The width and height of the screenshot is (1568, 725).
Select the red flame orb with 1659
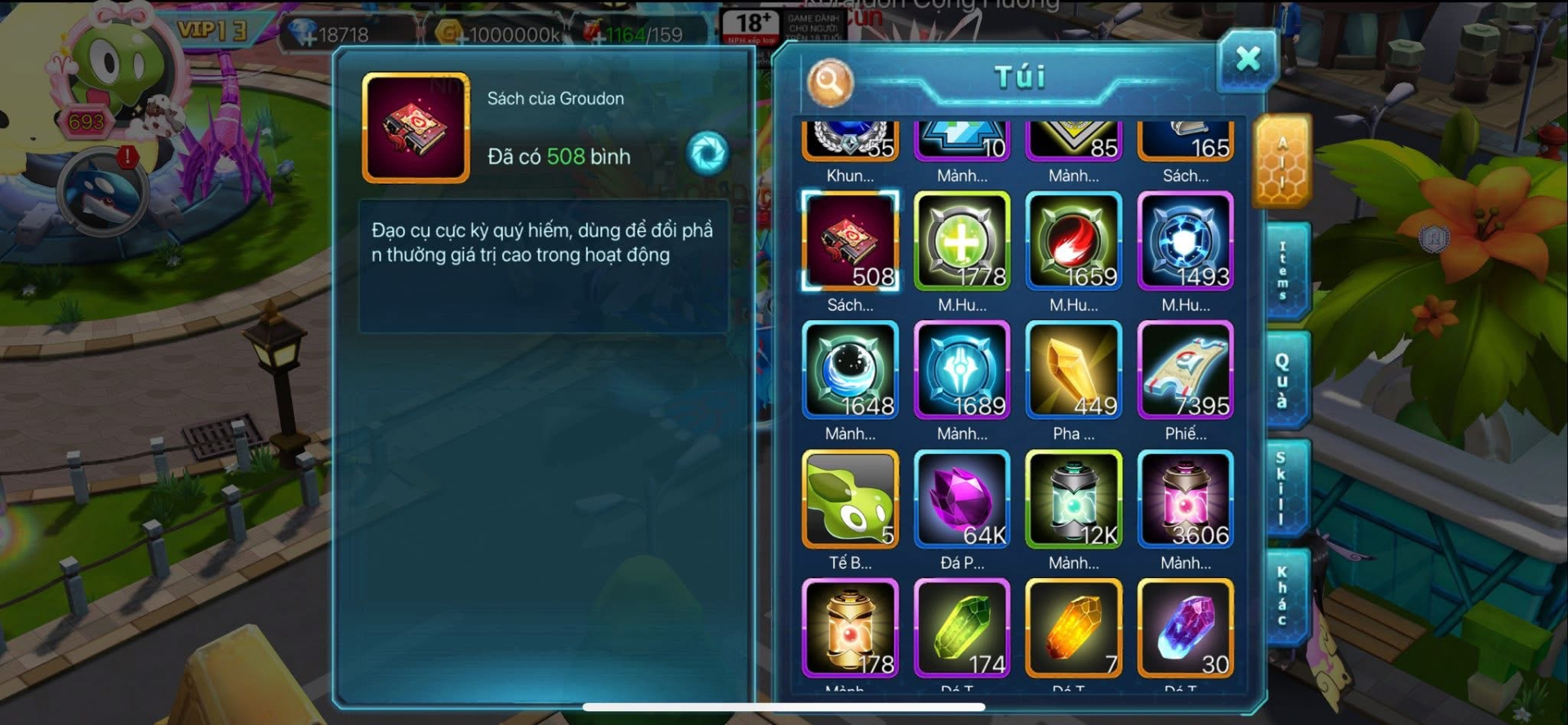(x=1074, y=241)
